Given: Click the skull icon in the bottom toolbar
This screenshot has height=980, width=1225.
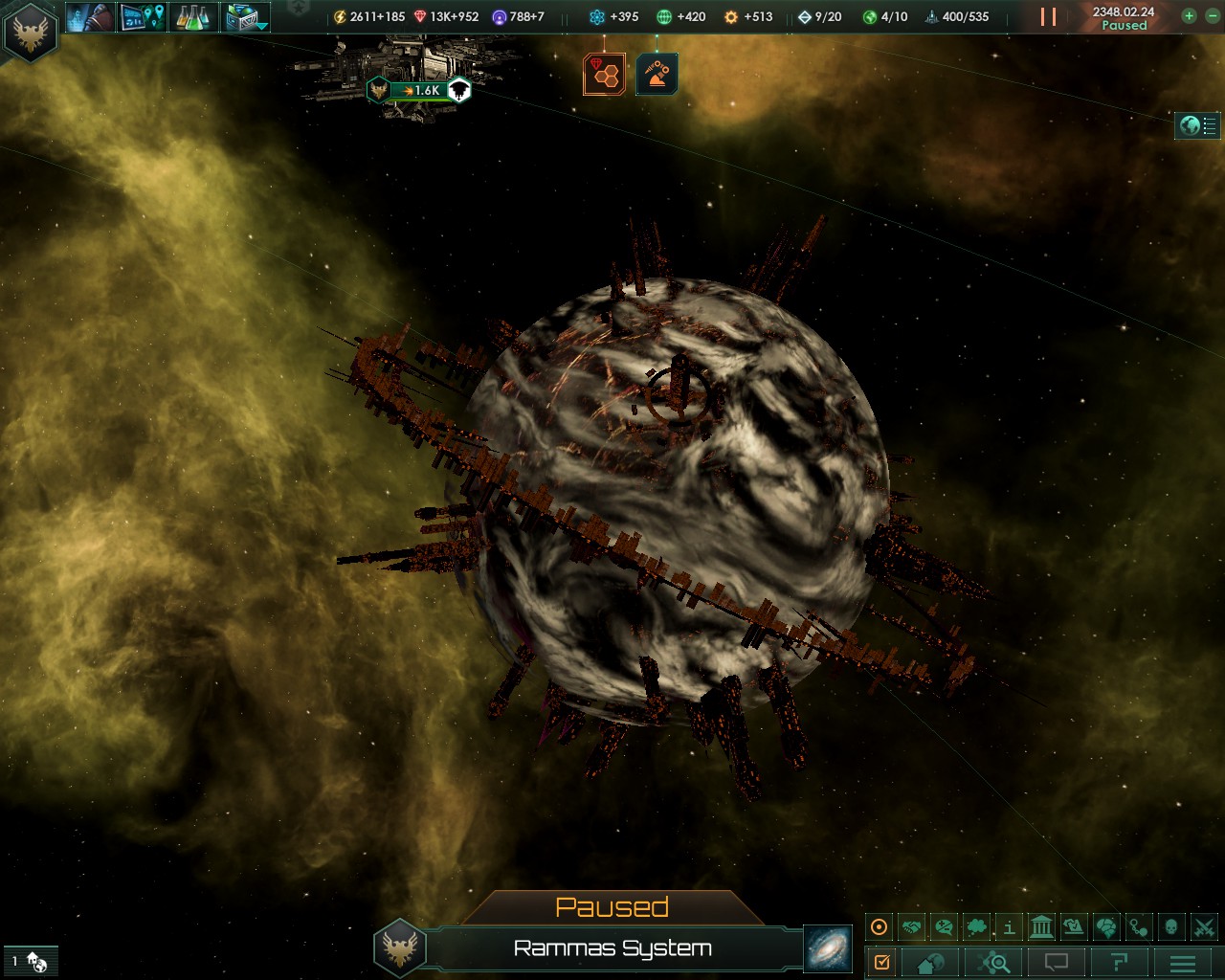Looking at the screenshot, I should pos(1169,926).
